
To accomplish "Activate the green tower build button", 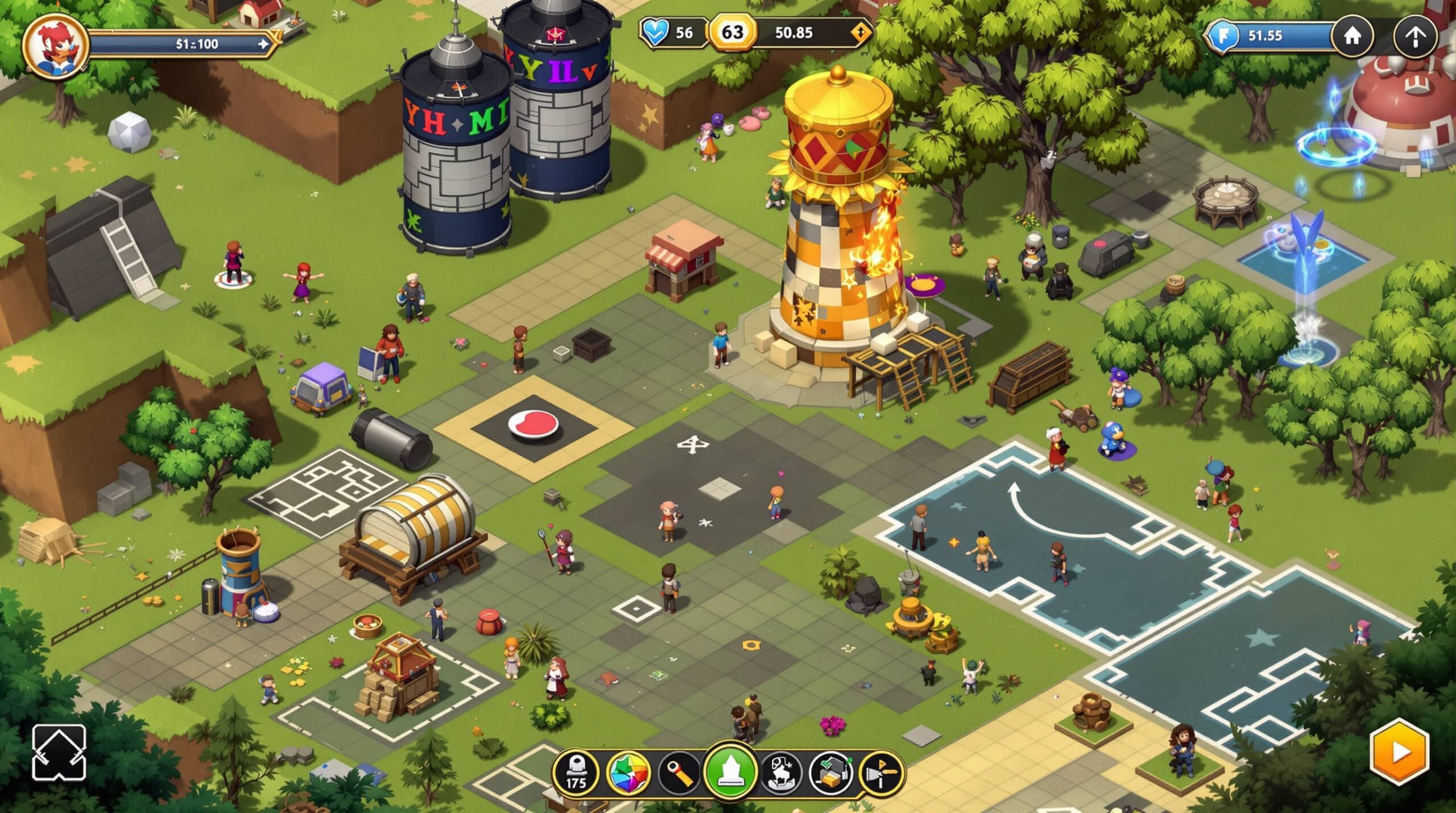I will click(730, 771).
